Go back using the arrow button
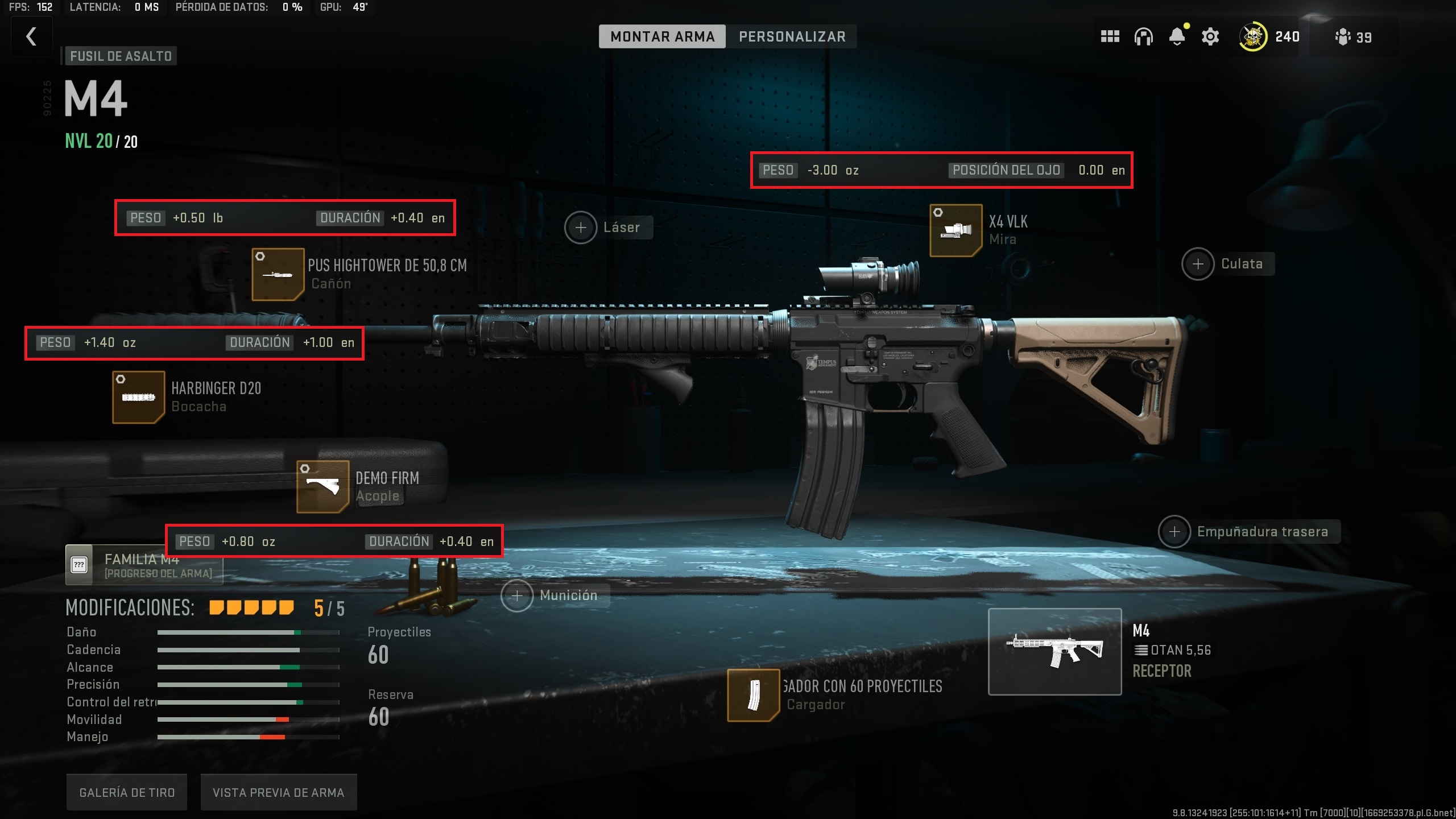1456x819 pixels. [x=31, y=36]
